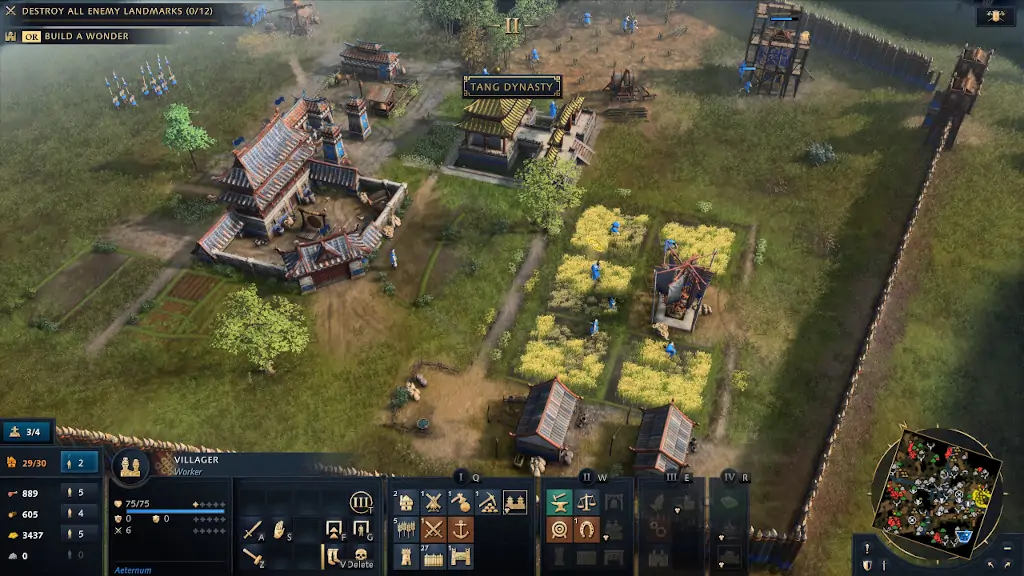Build a mill from the build menu

click(433, 502)
